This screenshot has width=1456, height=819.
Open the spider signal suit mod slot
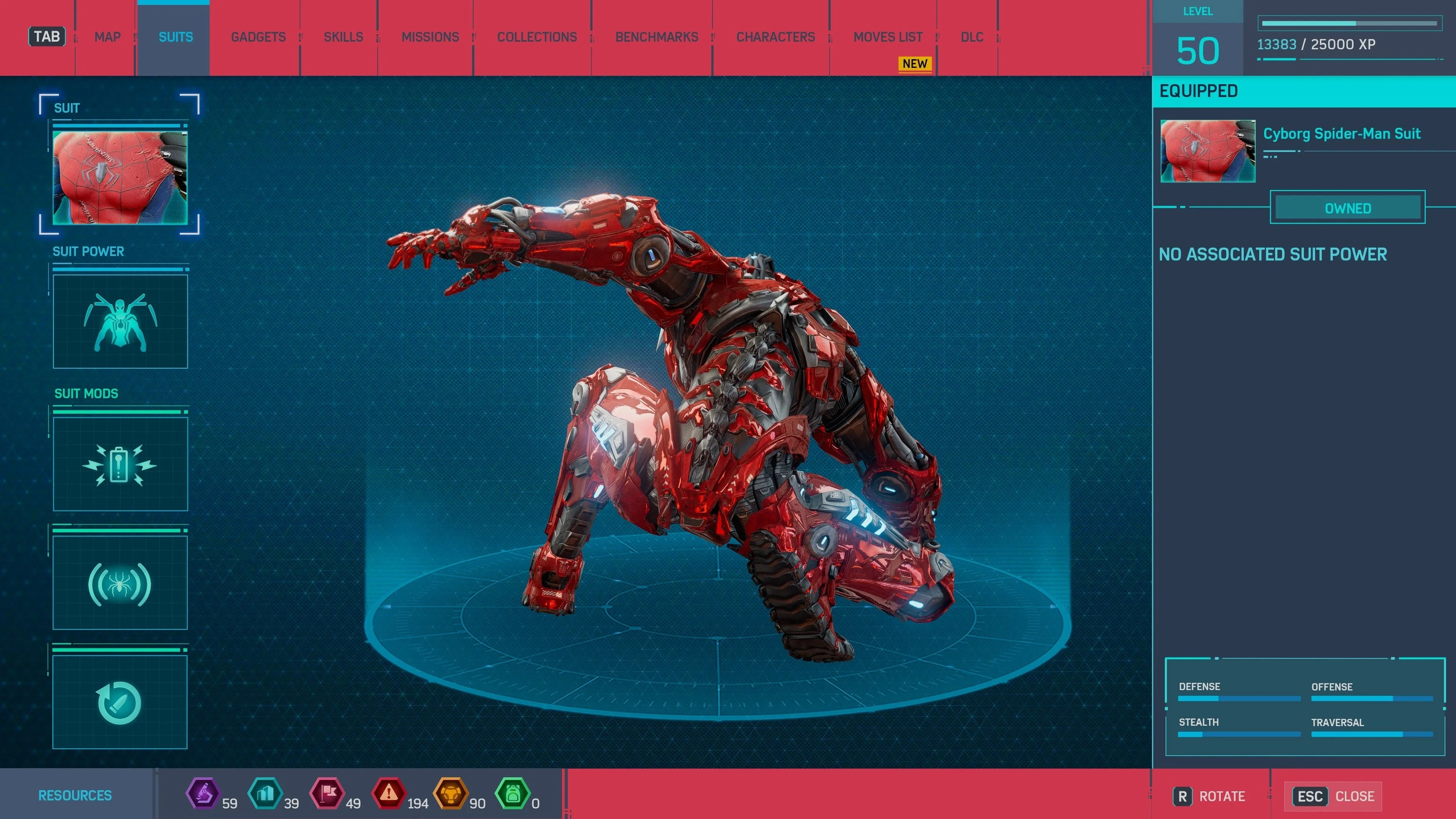point(120,583)
